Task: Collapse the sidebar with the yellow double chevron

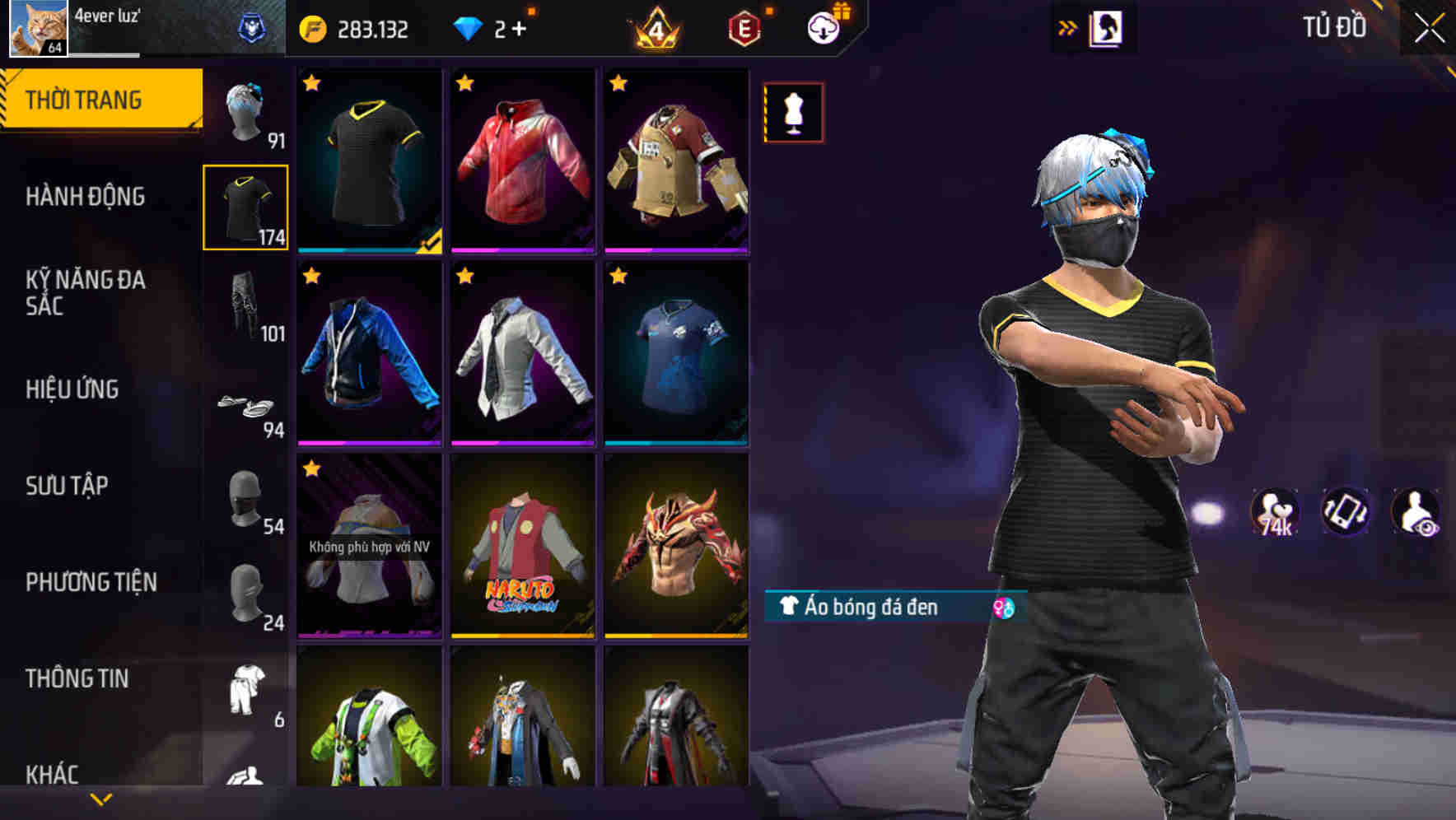Action: [x=1066, y=26]
